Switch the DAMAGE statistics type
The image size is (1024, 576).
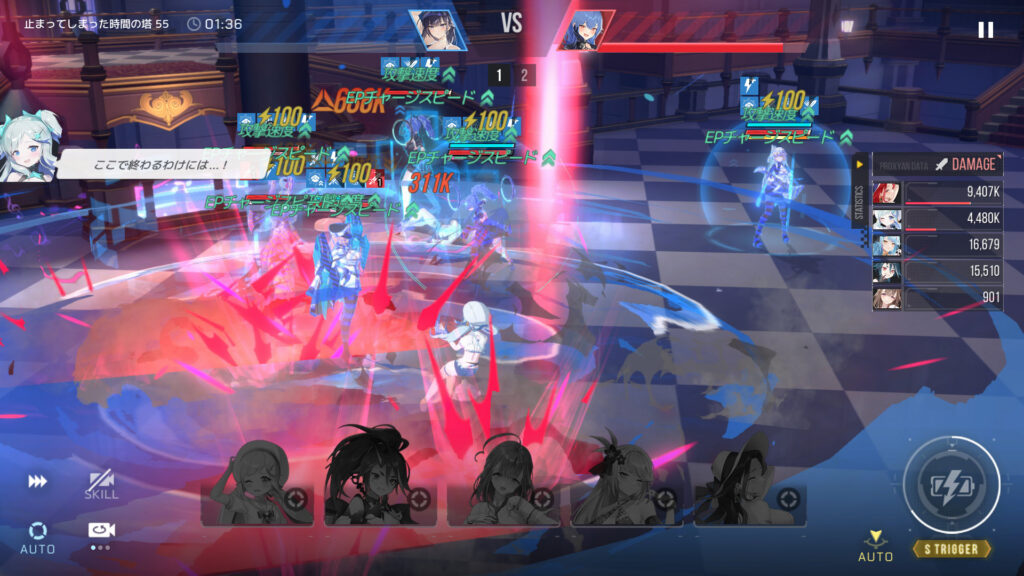[x=966, y=164]
